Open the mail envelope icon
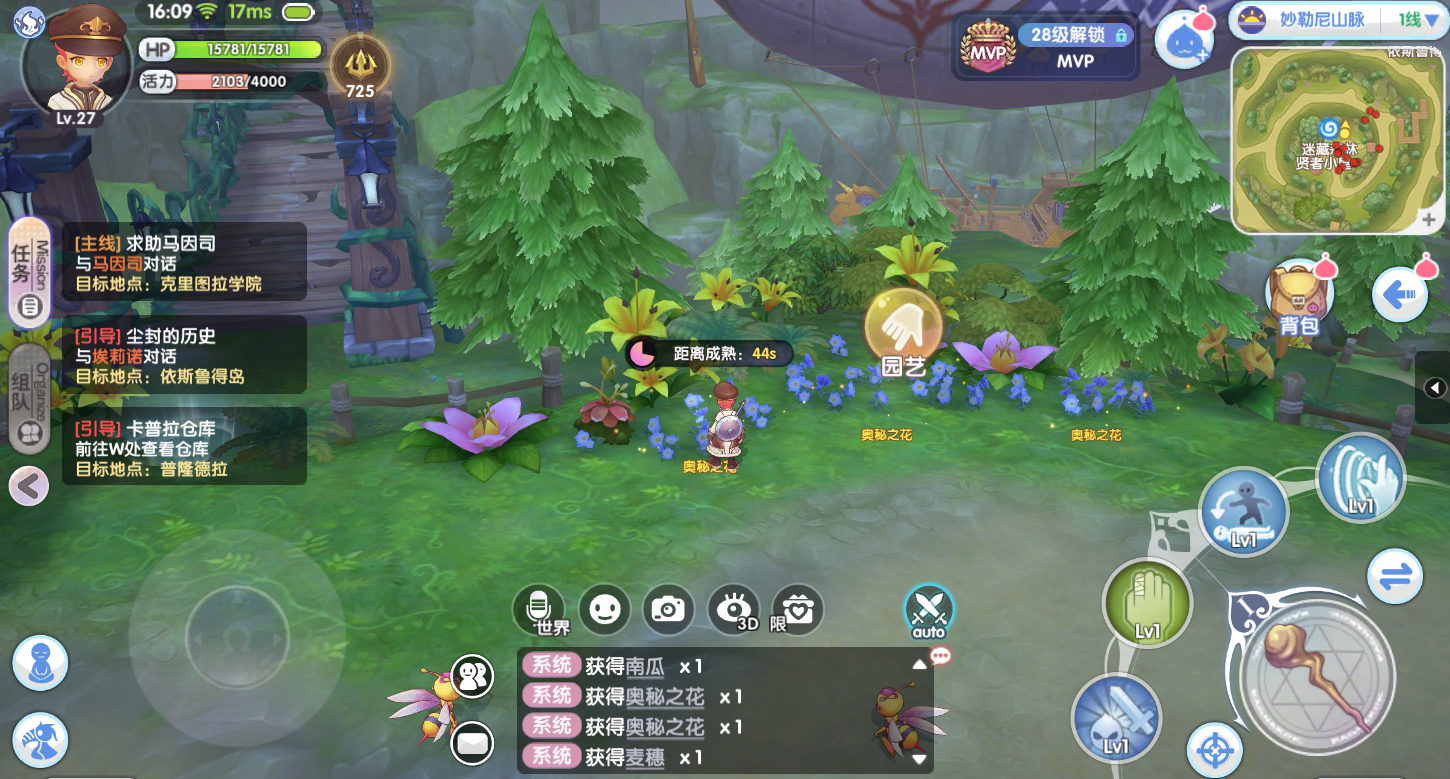 pyautogui.click(x=471, y=743)
